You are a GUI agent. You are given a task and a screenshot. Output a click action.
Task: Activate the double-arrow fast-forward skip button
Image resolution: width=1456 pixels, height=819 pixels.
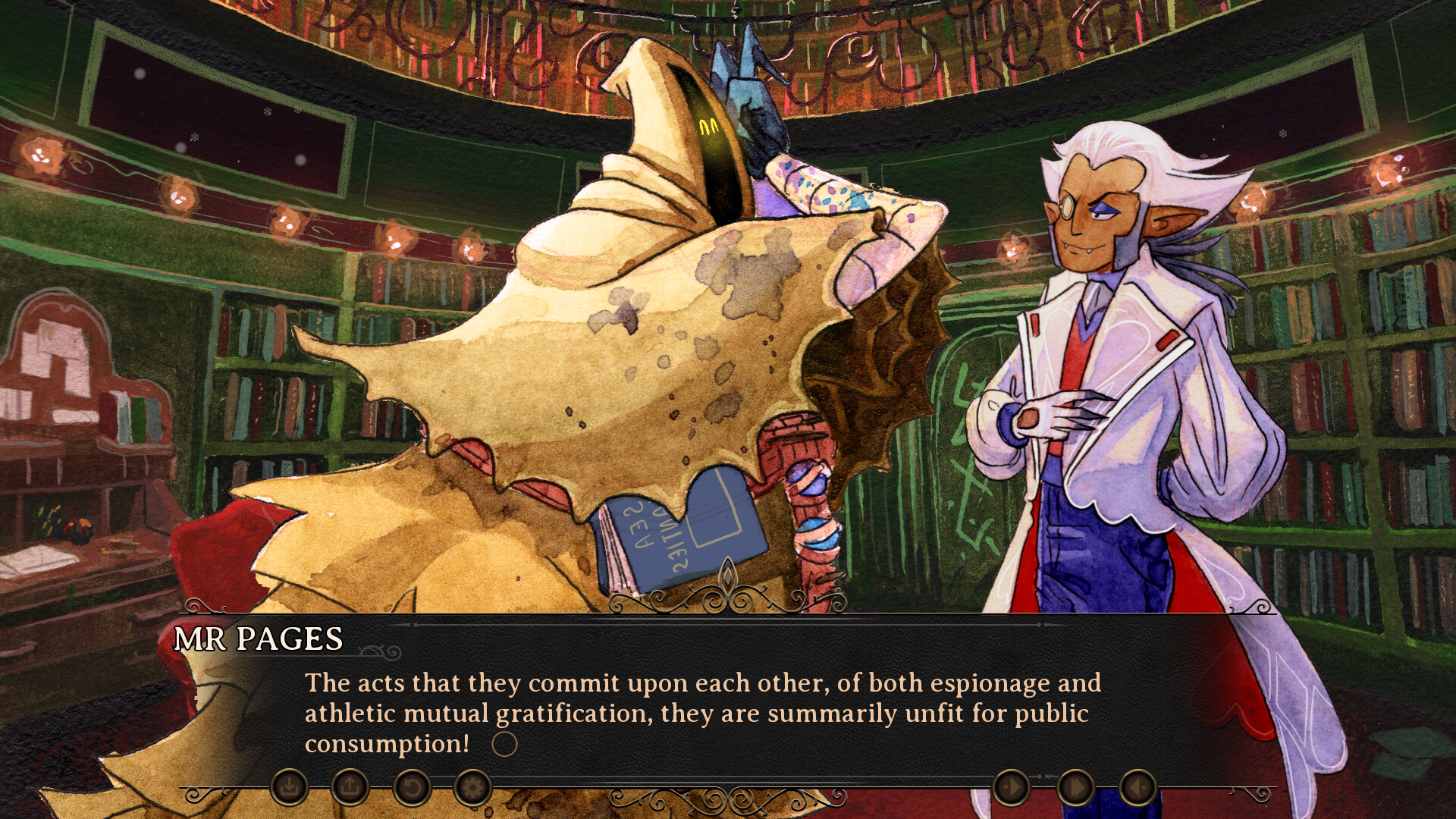point(1075,788)
